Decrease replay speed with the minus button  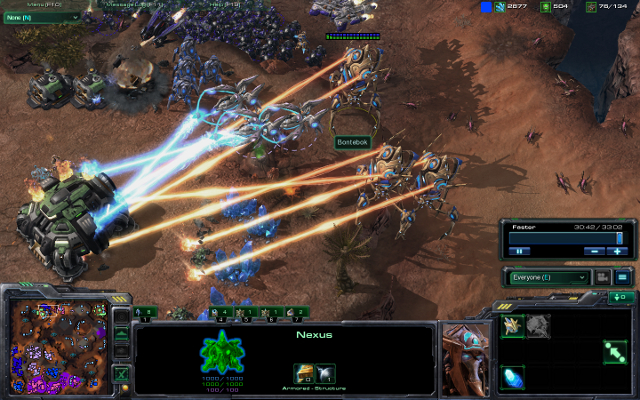click(x=595, y=251)
